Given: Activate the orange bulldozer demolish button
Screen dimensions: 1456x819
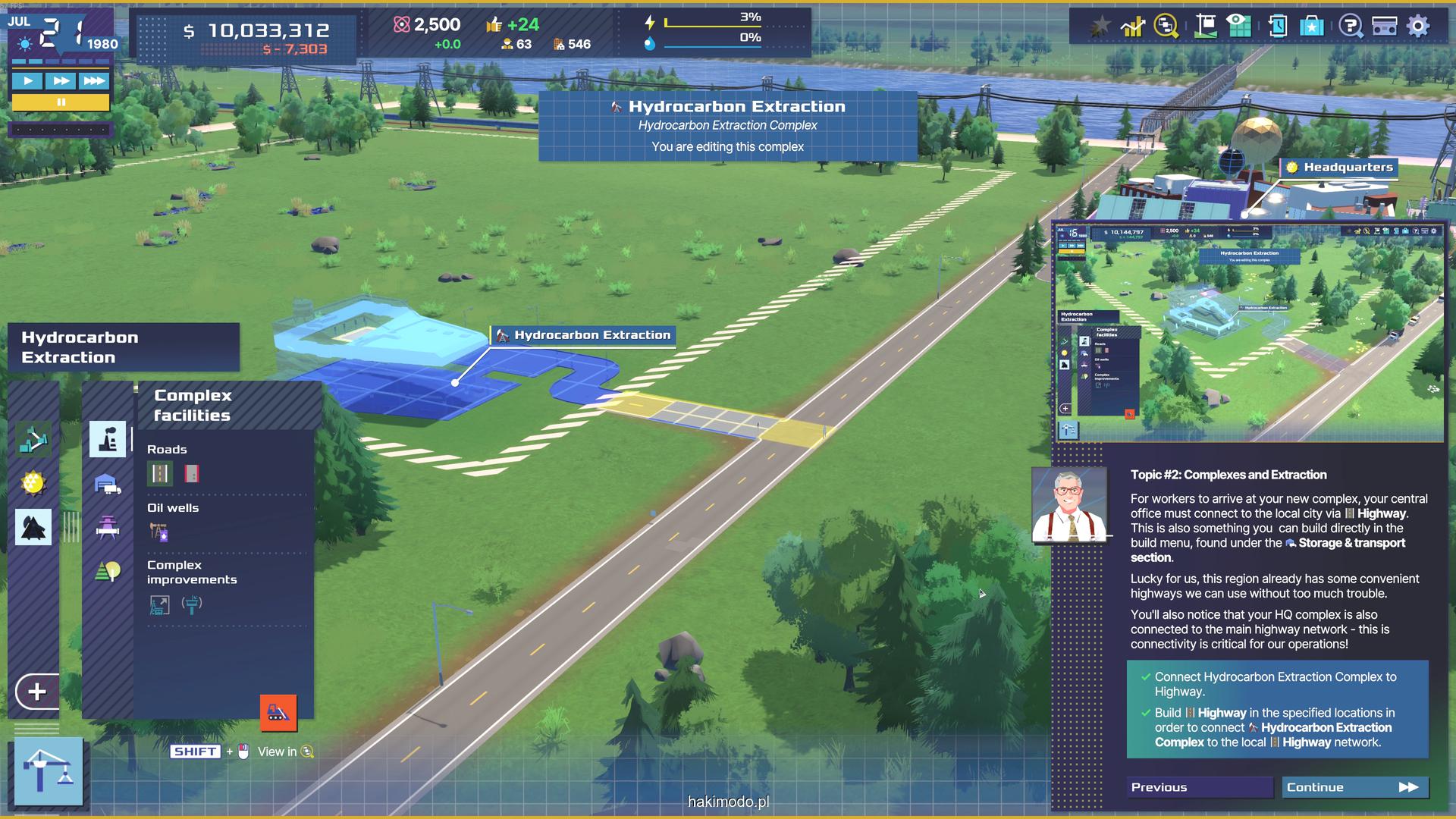Looking at the screenshot, I should (x=278, y=713).
